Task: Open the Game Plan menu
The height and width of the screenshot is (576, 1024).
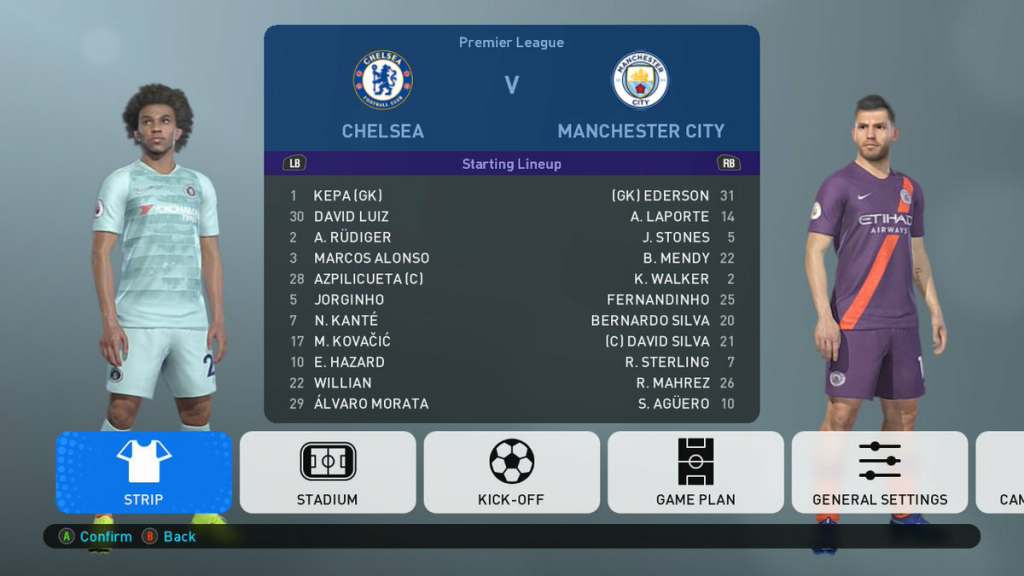Action: (x=695, y=472)
